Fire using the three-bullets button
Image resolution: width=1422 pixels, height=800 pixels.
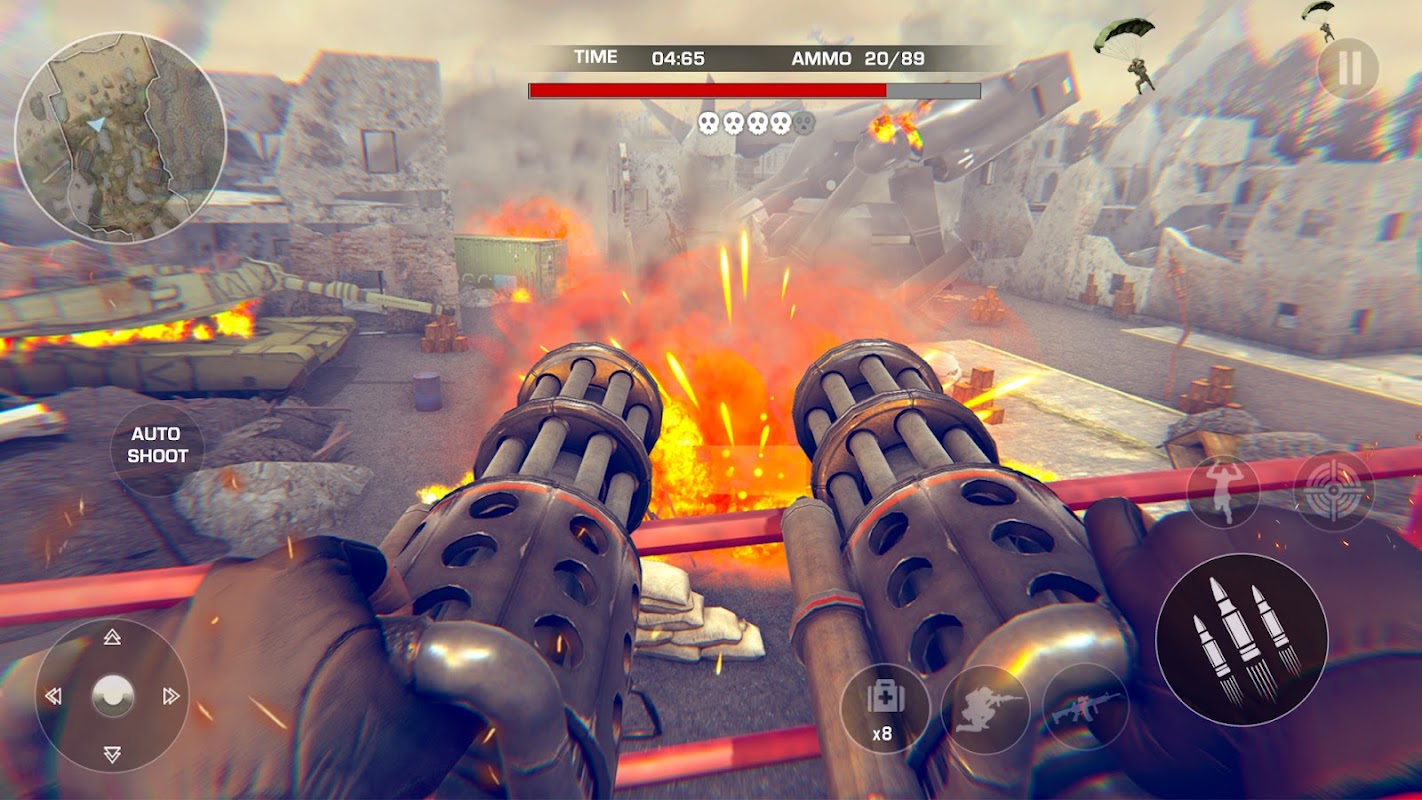click(1241, 639)
